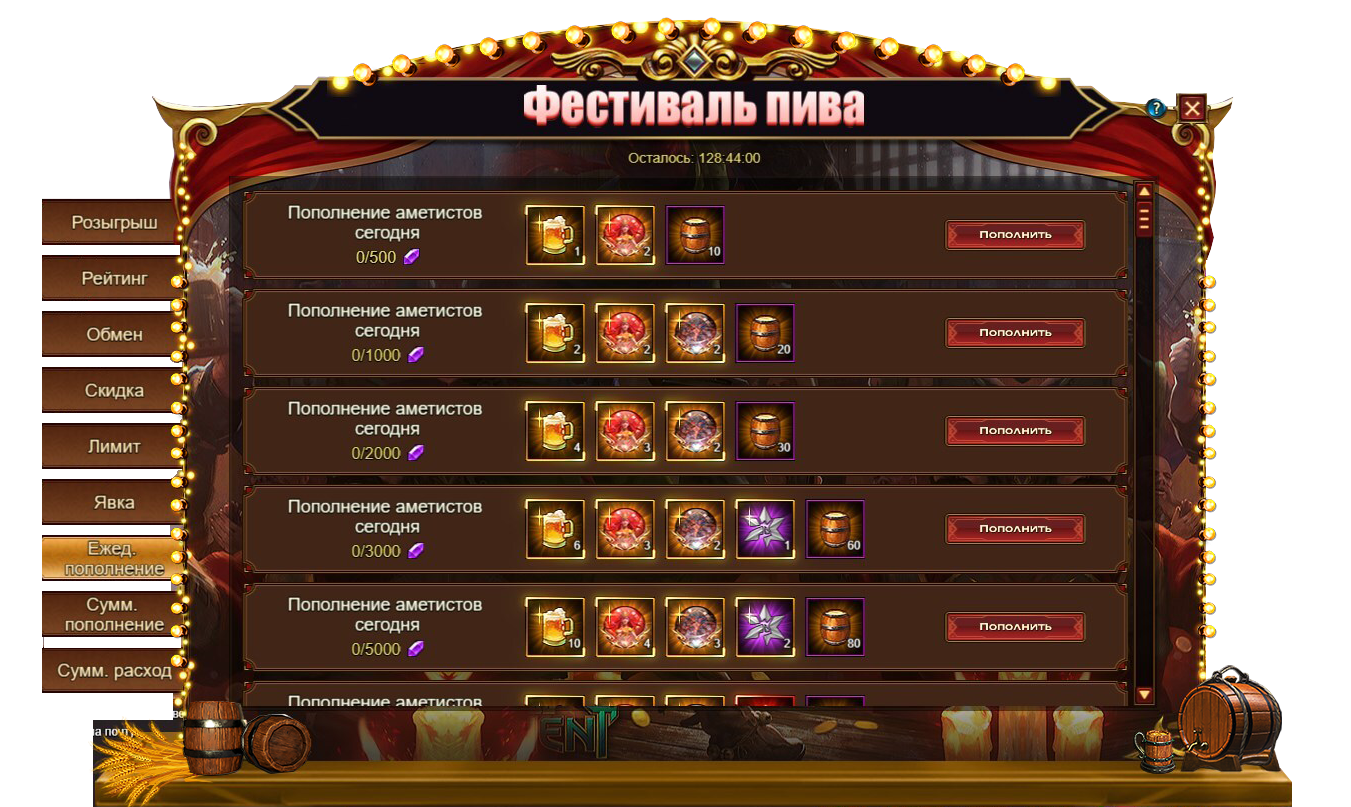Open the Сумм. расход tab
1351x807 pixels.
113,670
